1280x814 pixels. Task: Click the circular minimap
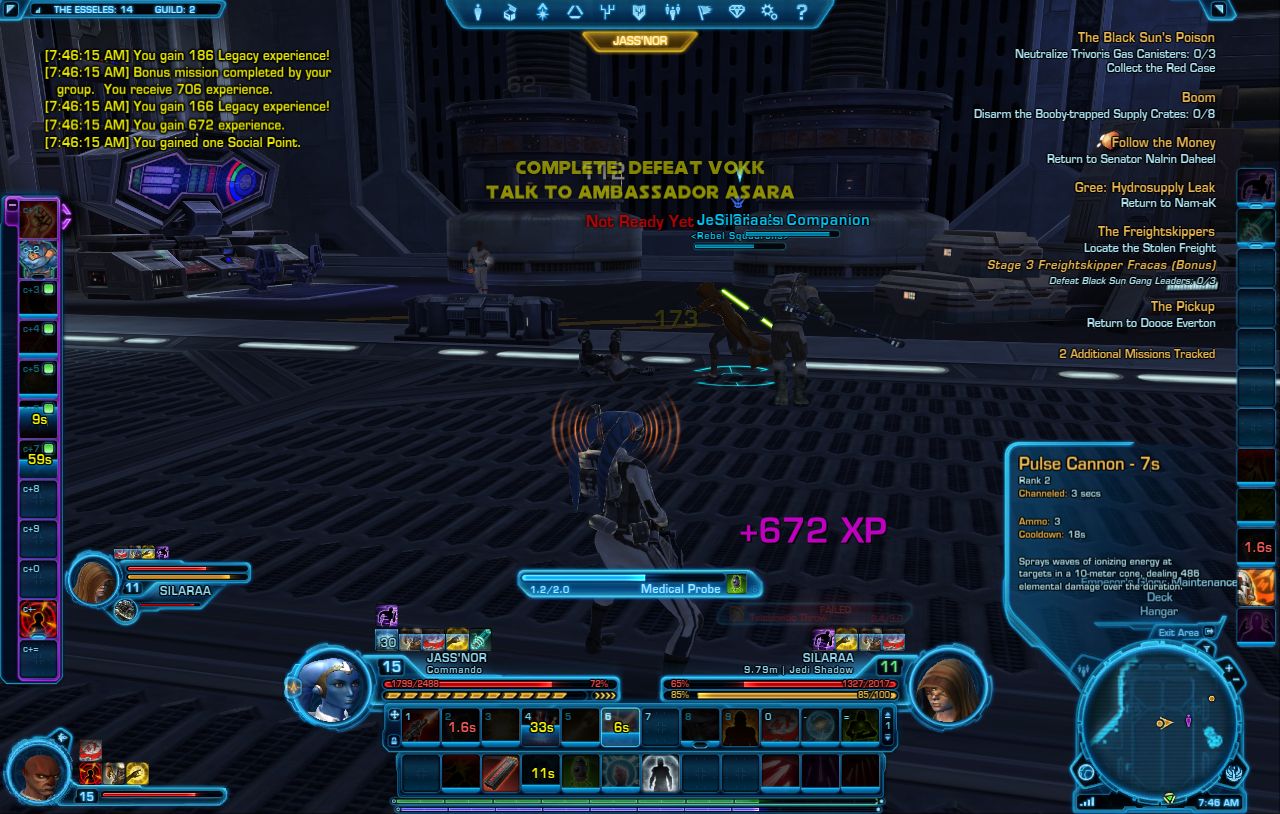1160,720
